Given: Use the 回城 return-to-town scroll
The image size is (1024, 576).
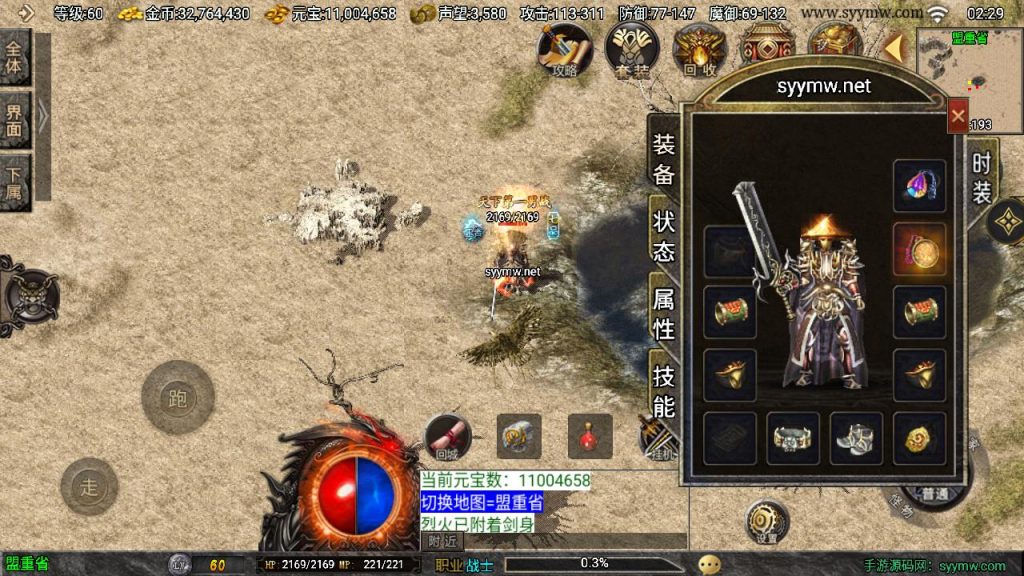Looking at the screenshot, I should click(x=447, y=436).
